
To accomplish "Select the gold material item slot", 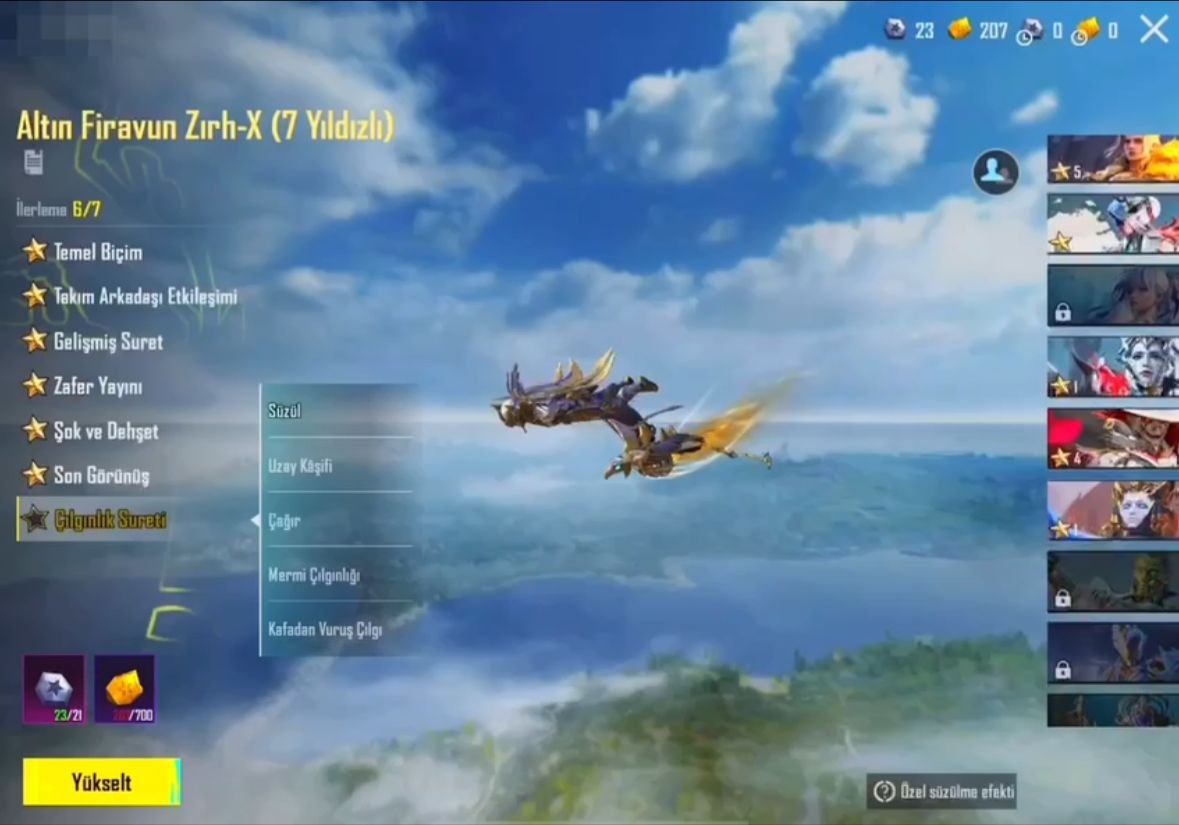I will click(x=125, y=689).
